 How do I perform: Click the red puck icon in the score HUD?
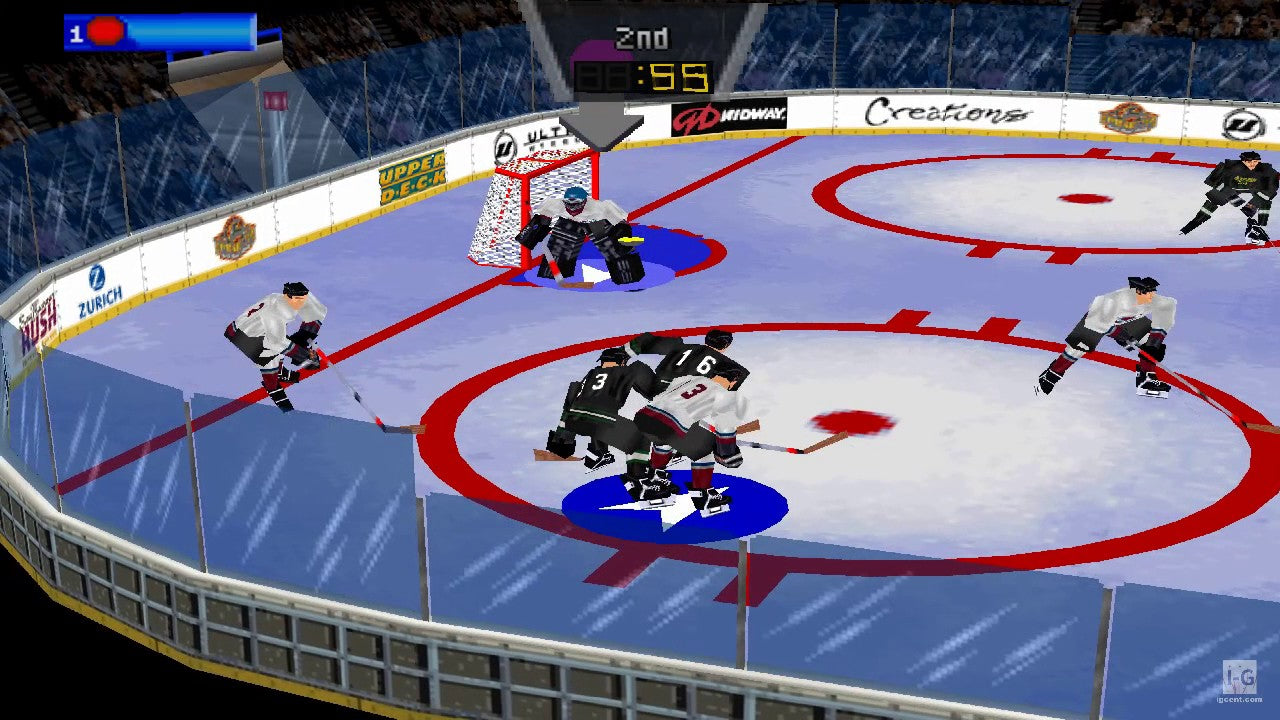point(104,31)
